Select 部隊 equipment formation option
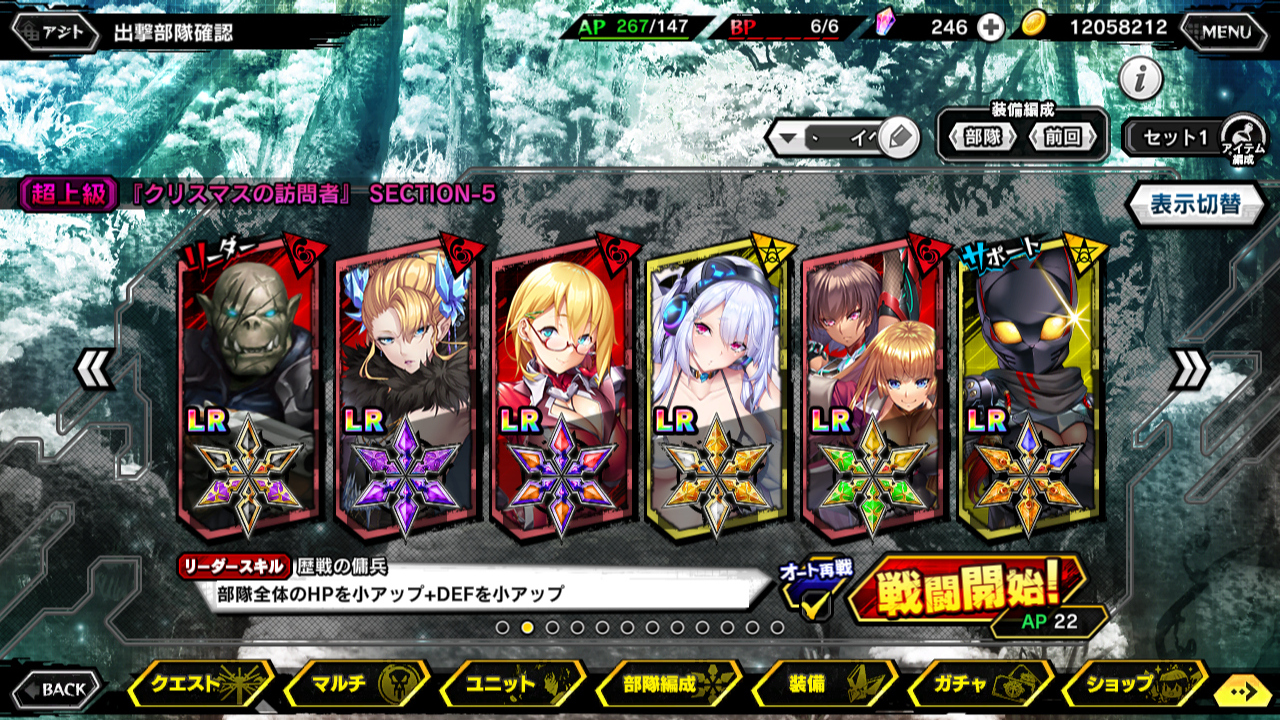Viewport: 1280px width, 720px height. [981, 138]
